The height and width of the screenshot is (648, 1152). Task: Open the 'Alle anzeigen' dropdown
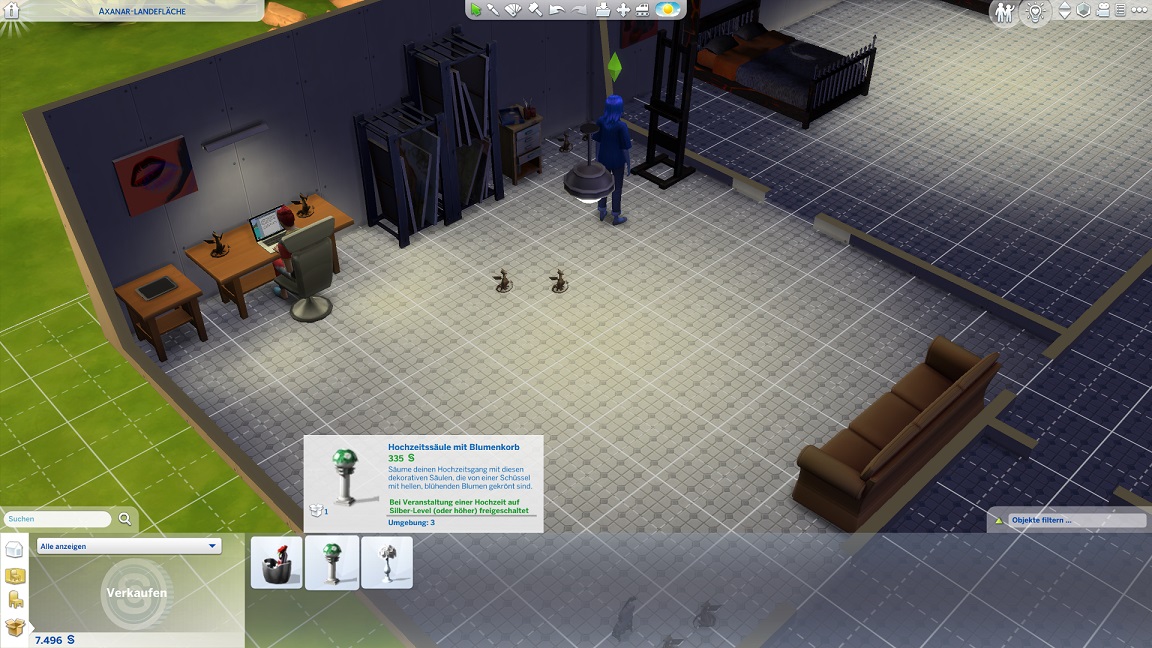click(x=128, y=547)
